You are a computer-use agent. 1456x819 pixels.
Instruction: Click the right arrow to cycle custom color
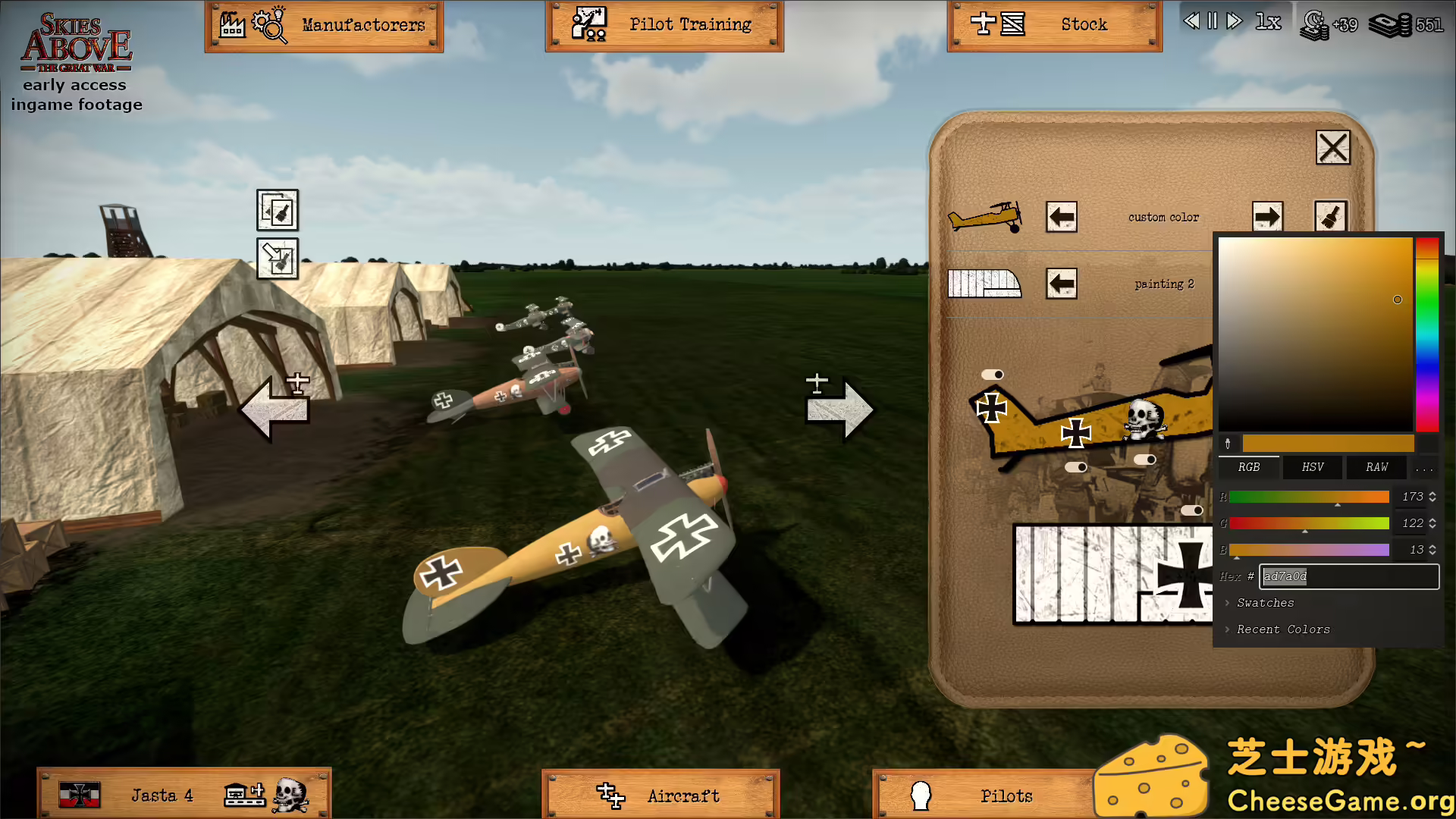(1266, 217)
